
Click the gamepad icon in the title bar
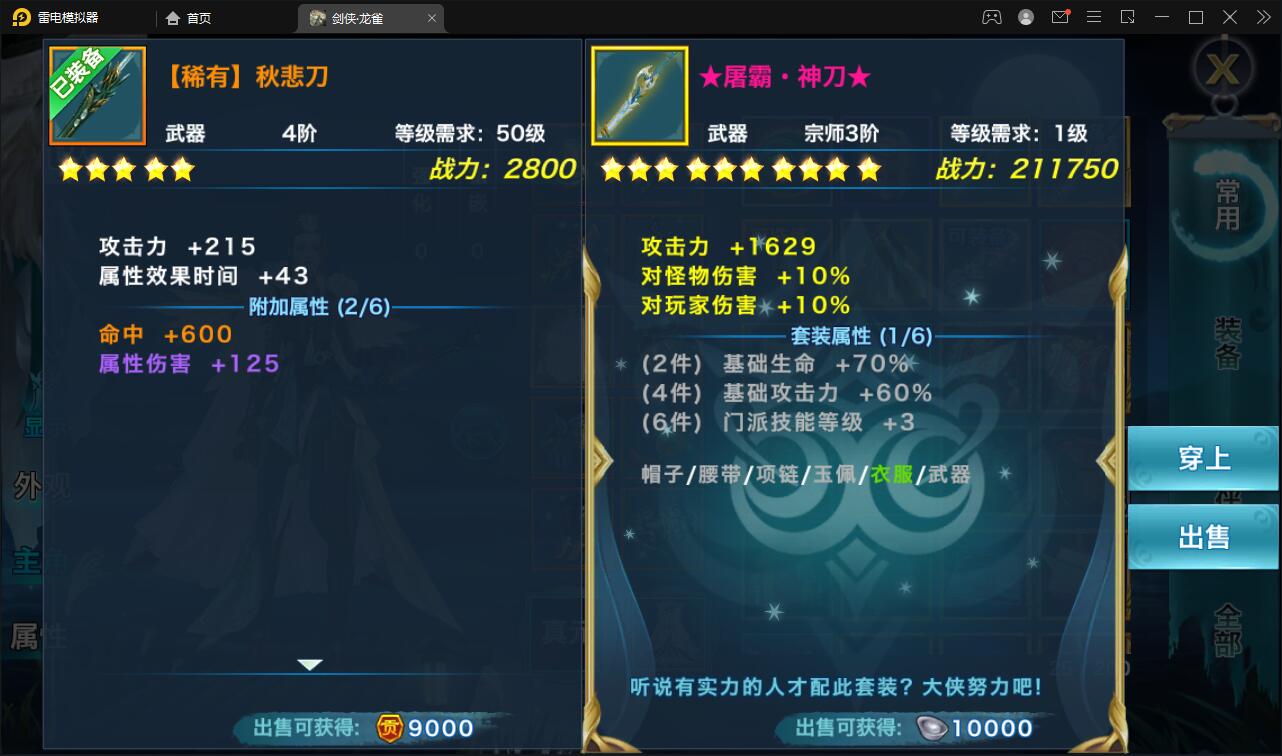[991, 17]
